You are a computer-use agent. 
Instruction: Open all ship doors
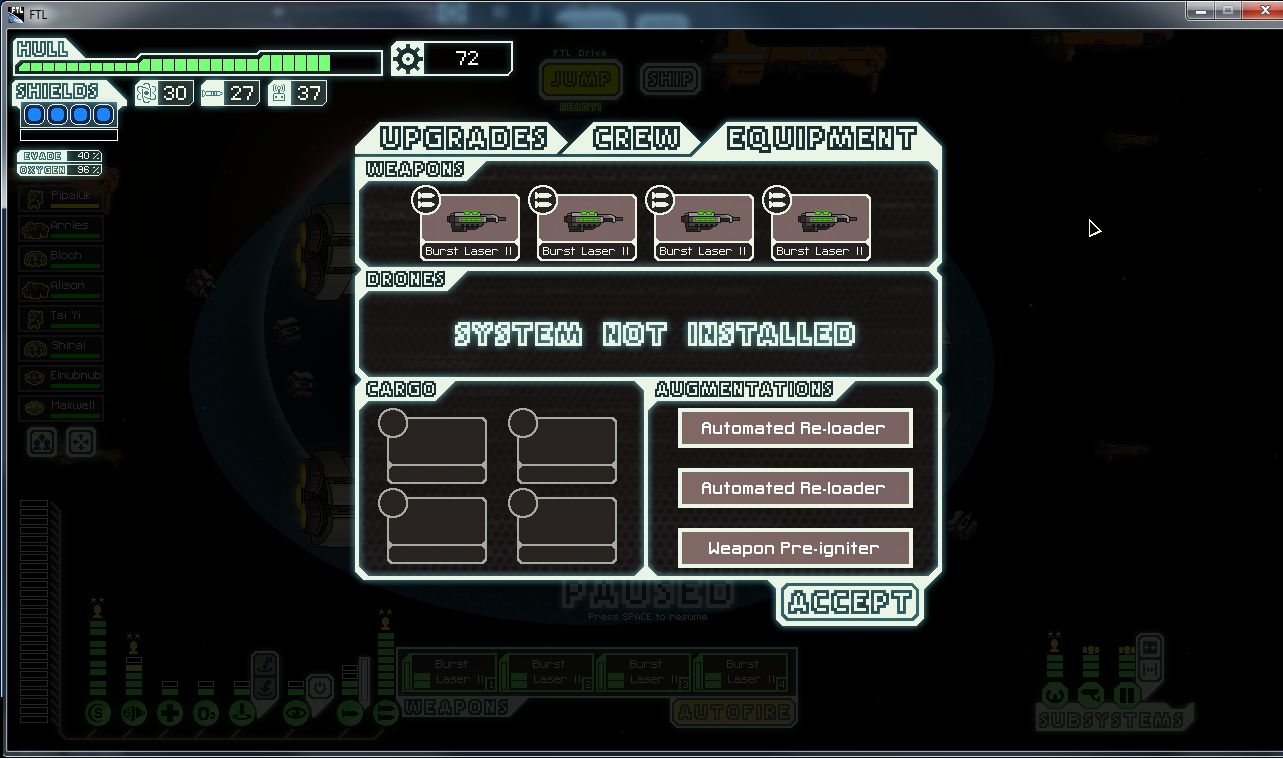click(x=1151, y=649)
